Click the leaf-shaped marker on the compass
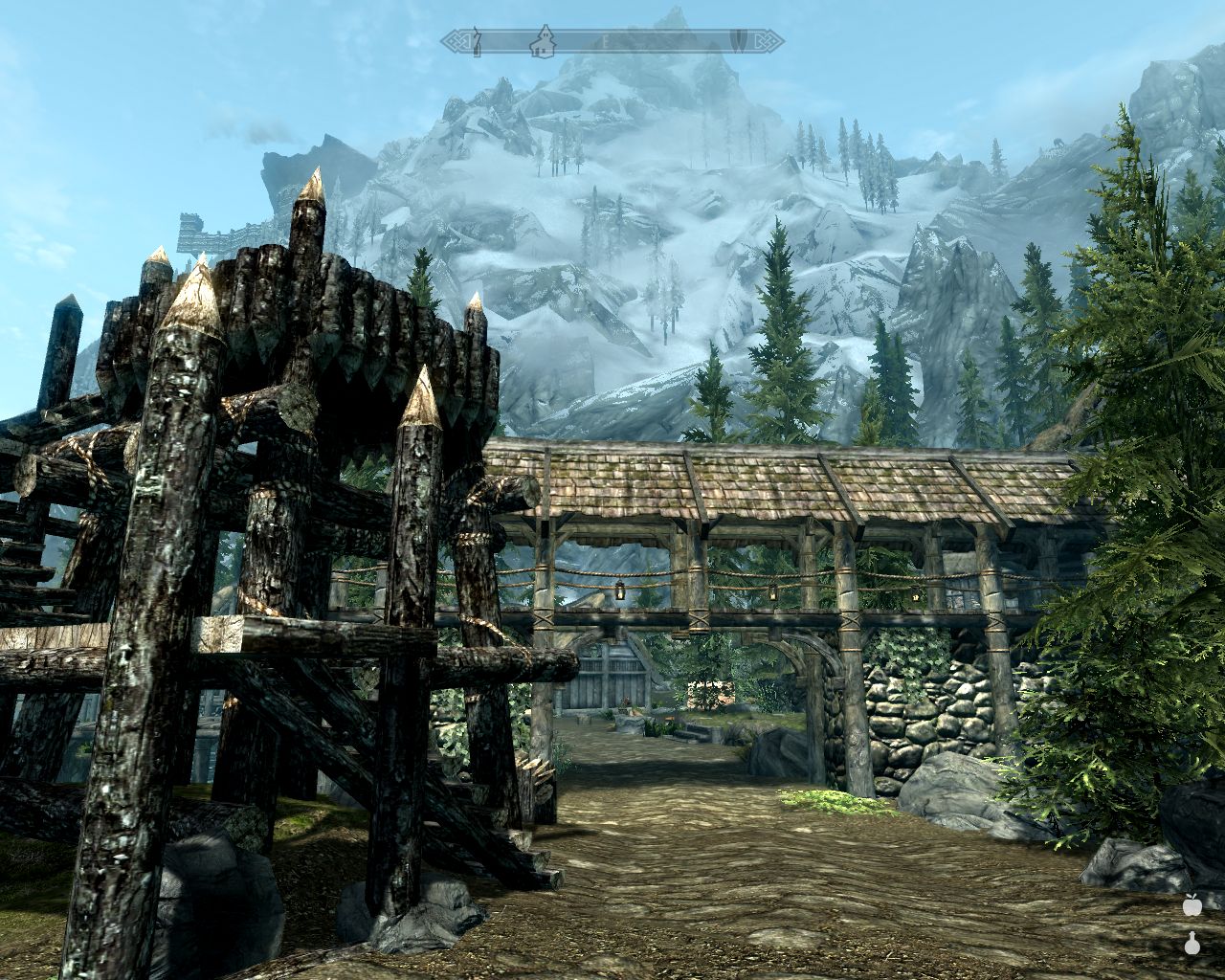This screenshot has width=1225, height=980. (739, 40)
